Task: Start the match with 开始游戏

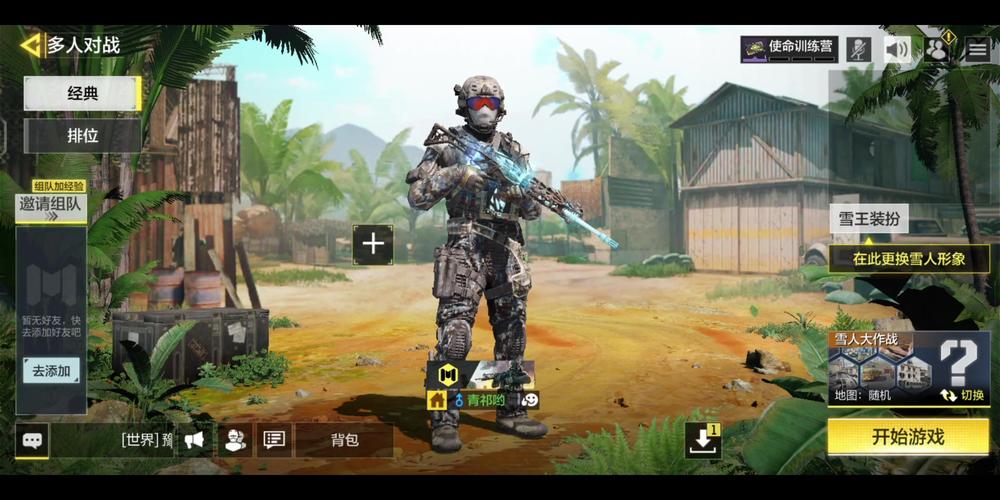Action: coord(907,437)
